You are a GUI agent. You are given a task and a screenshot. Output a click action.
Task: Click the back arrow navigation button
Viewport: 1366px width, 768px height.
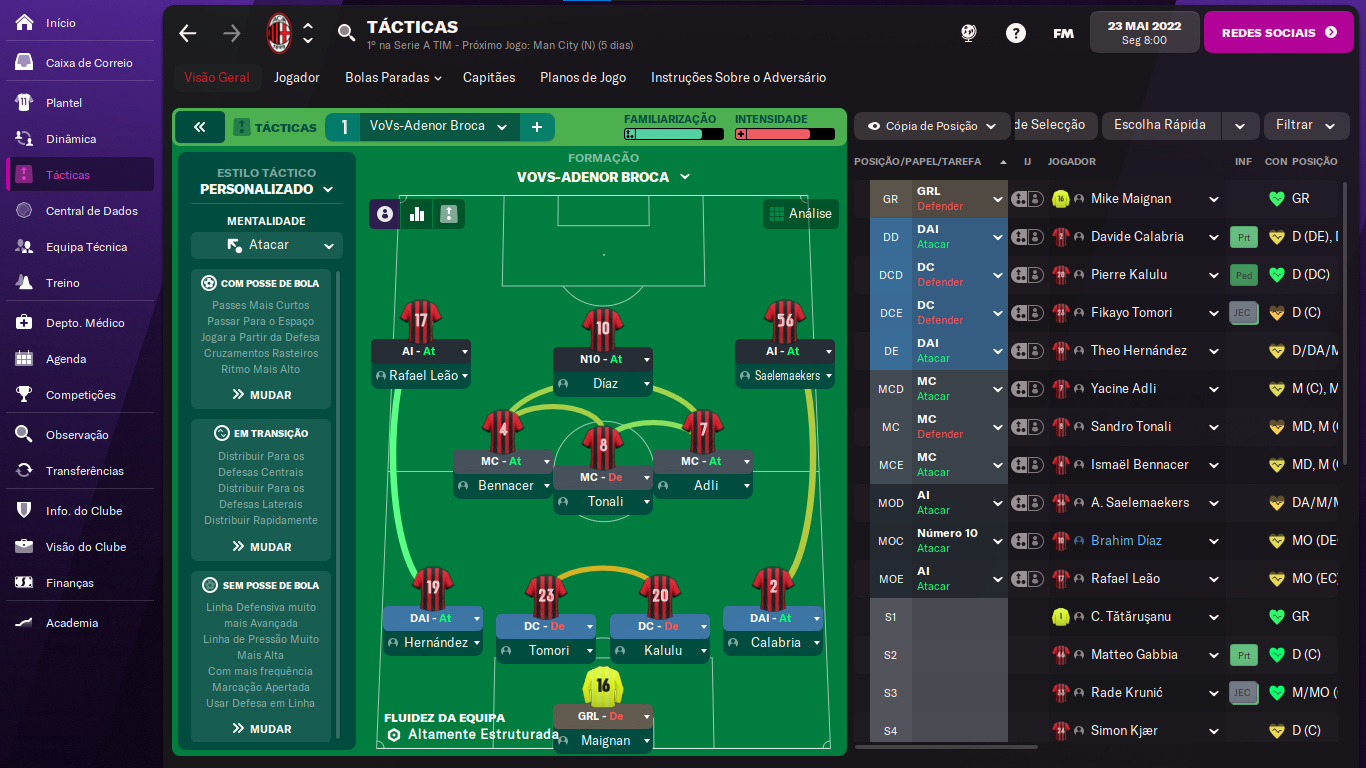click(x=188, y=33)
